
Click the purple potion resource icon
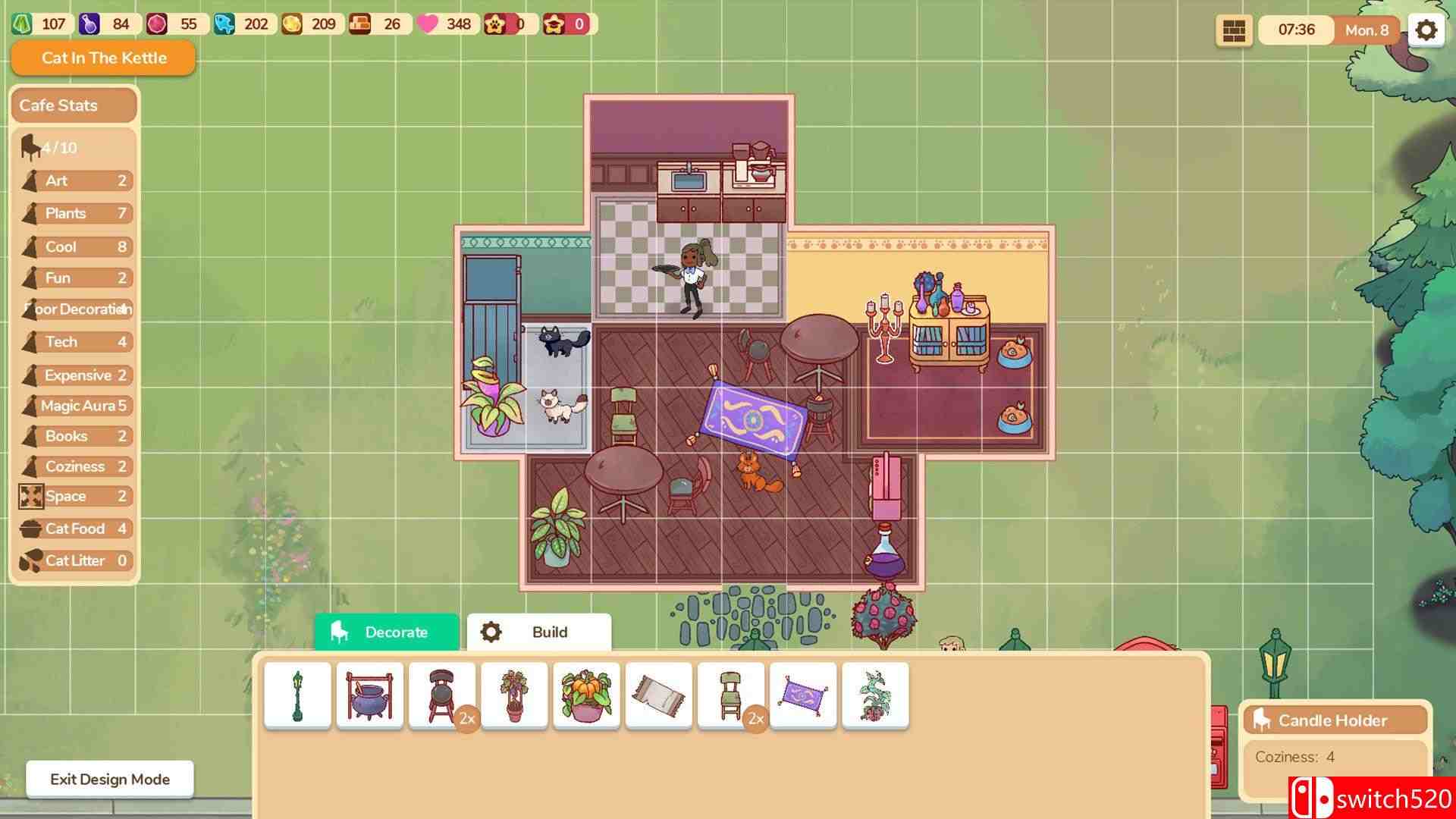90,24
